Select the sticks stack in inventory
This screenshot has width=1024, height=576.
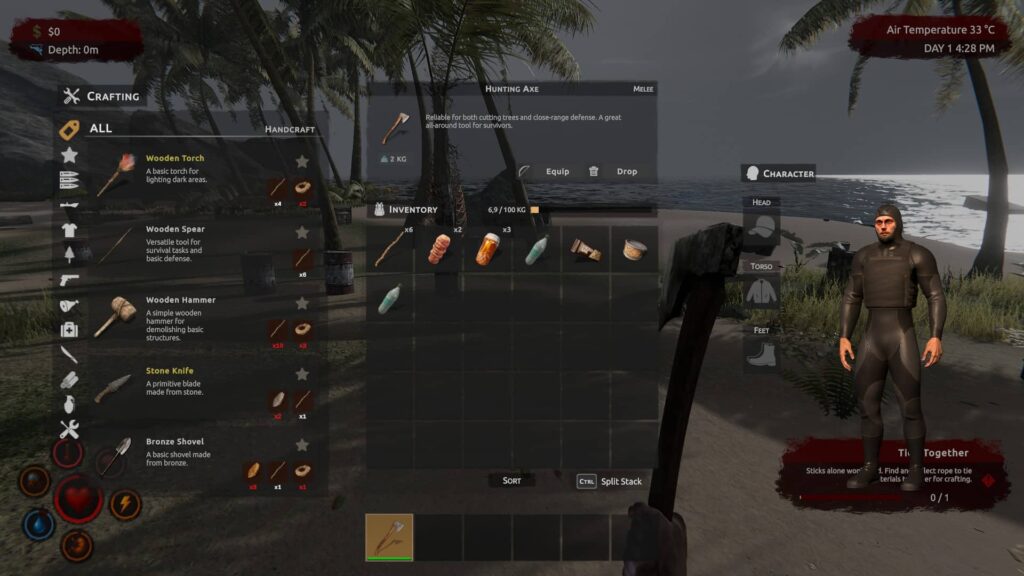point(390,249)
